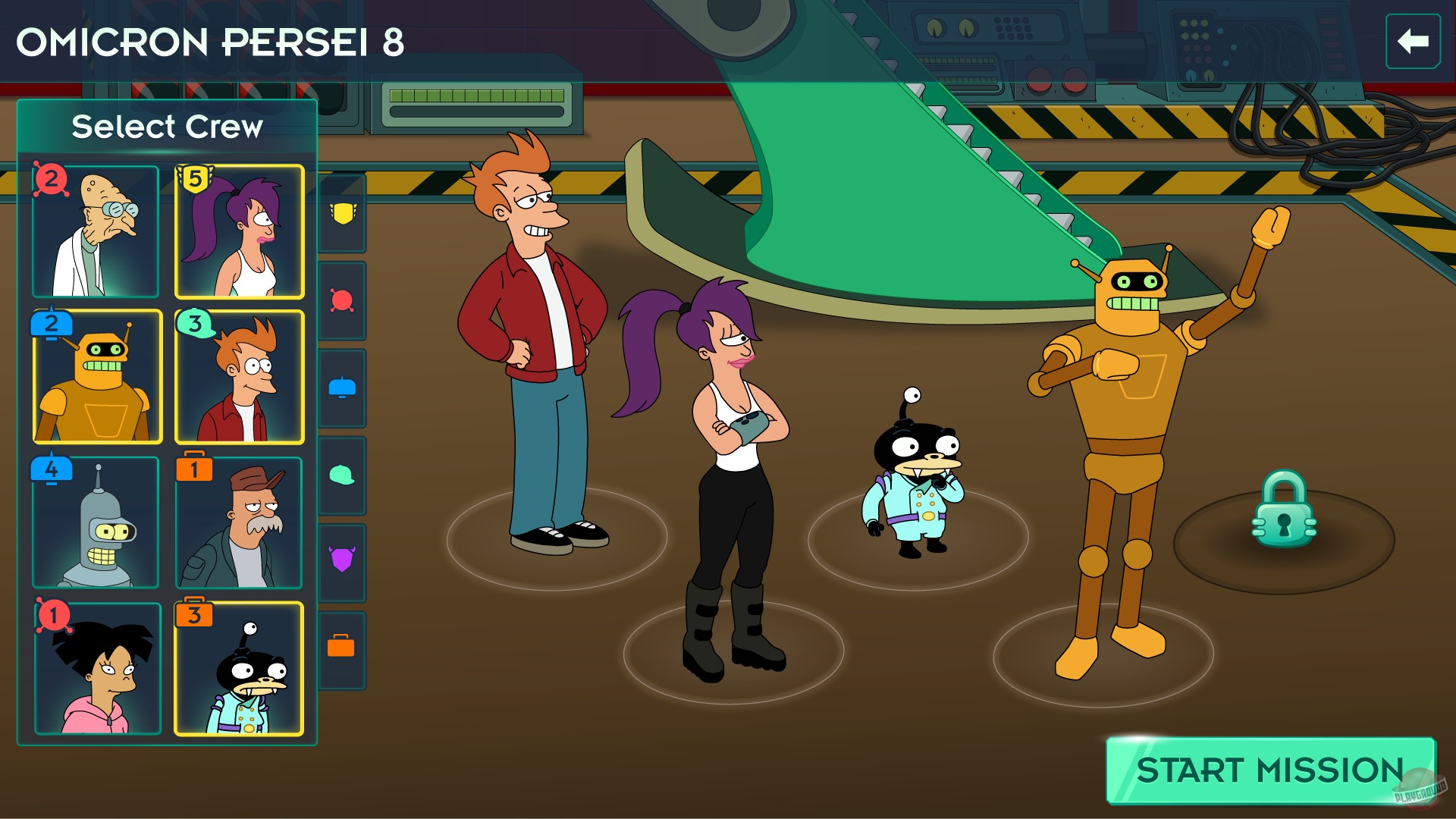Screen dimensions: 1456x819
Task: Toggle Leela's crew selection portrait
Action: pos(238,231)
